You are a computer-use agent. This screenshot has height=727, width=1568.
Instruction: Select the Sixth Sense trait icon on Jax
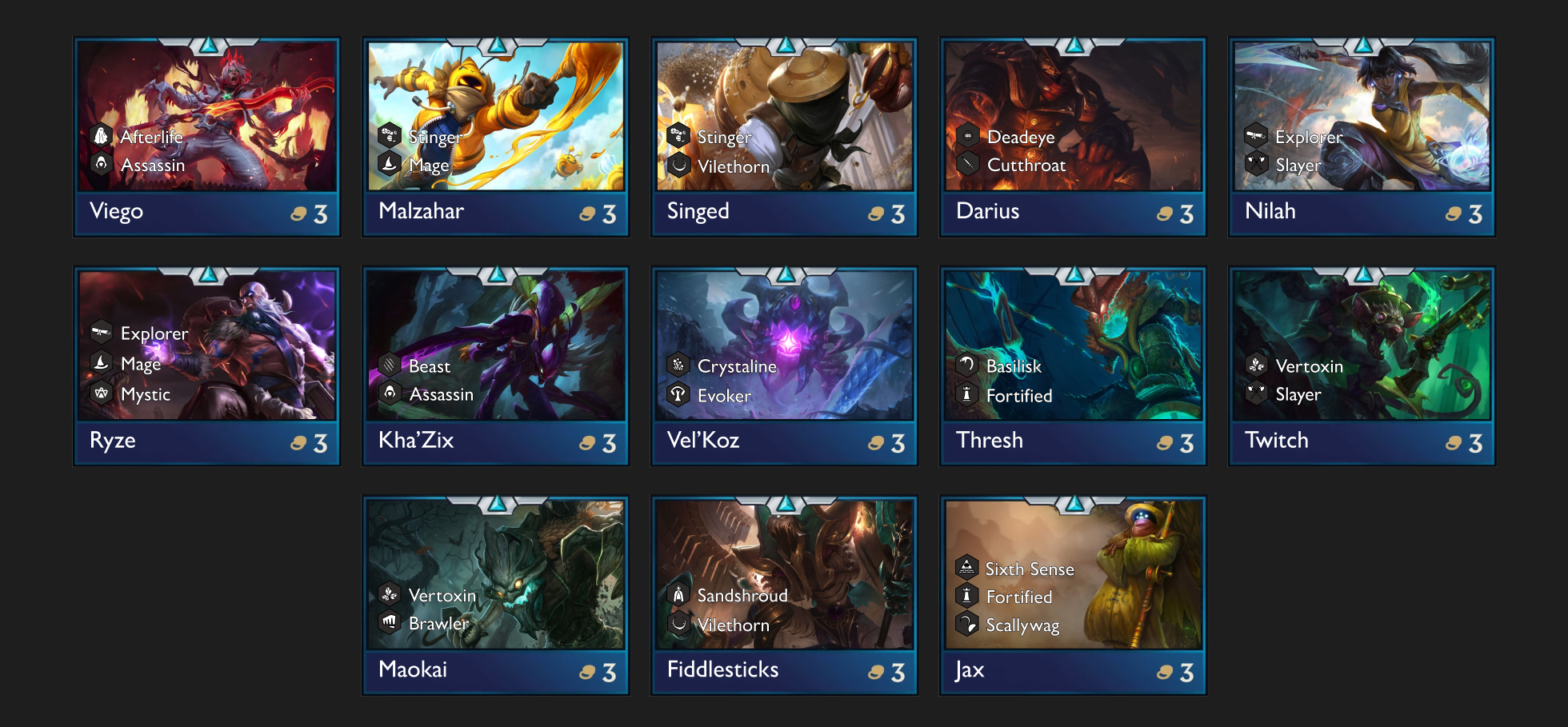(x=966, y=568)
